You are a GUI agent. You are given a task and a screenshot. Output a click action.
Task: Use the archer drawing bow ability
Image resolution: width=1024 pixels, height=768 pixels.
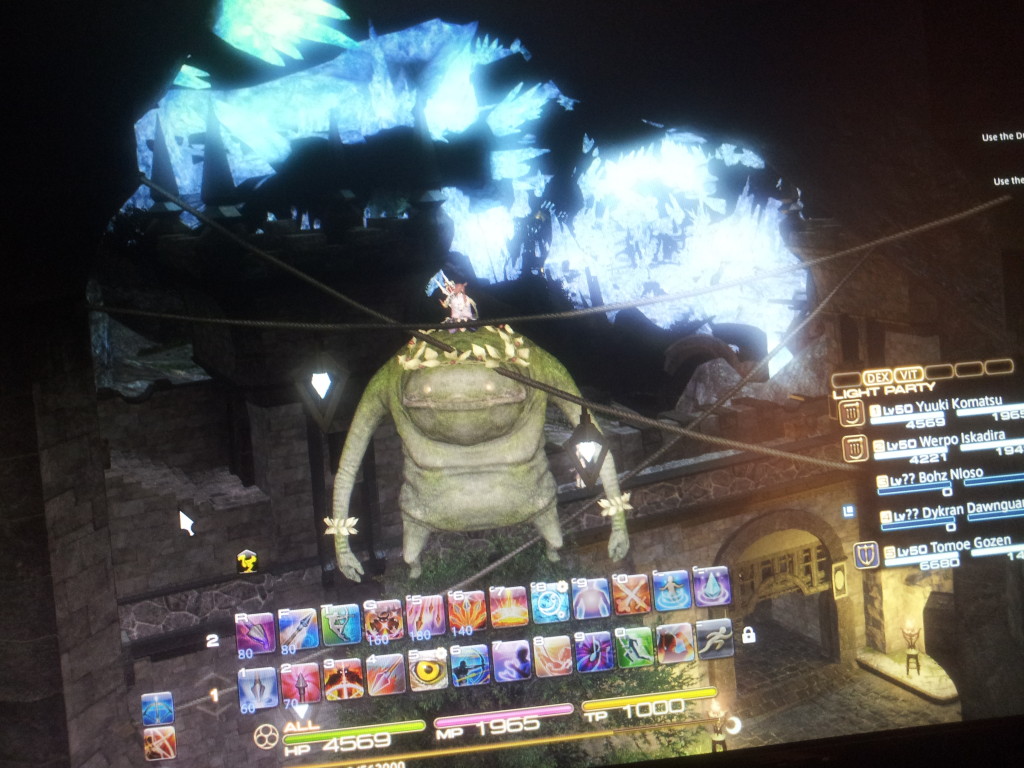click(x=469, y=665)
